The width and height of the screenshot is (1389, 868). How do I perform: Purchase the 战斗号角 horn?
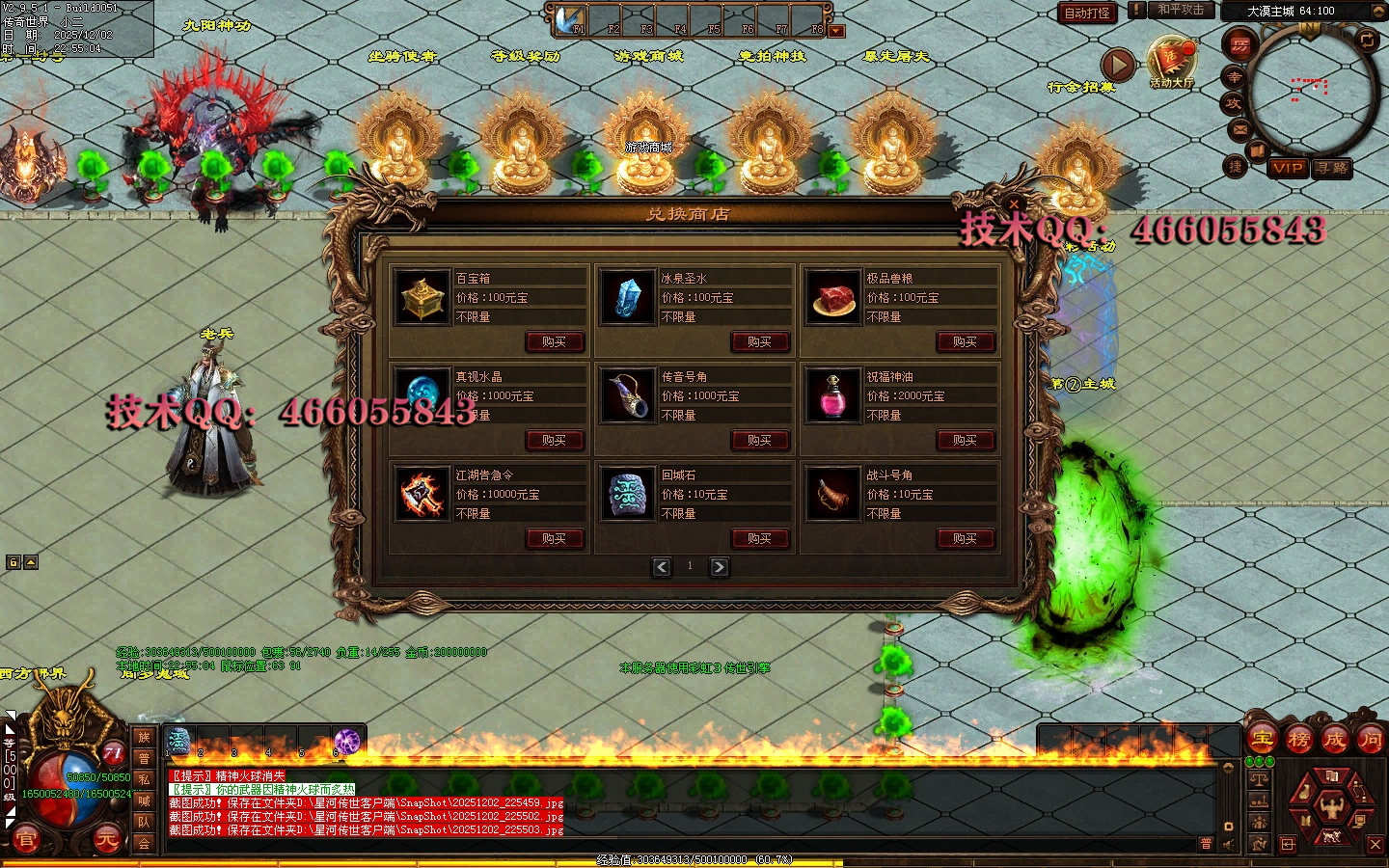pos(966,538)
